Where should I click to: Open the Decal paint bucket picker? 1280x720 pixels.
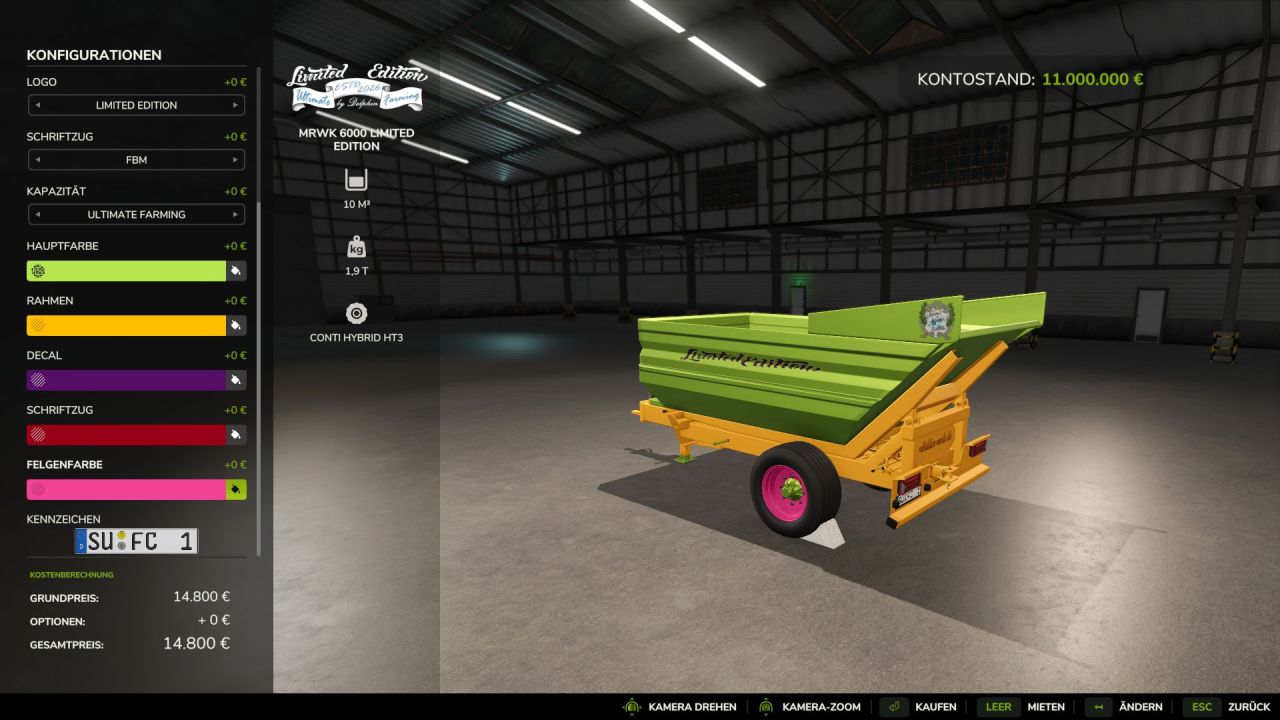coord(236,380)
